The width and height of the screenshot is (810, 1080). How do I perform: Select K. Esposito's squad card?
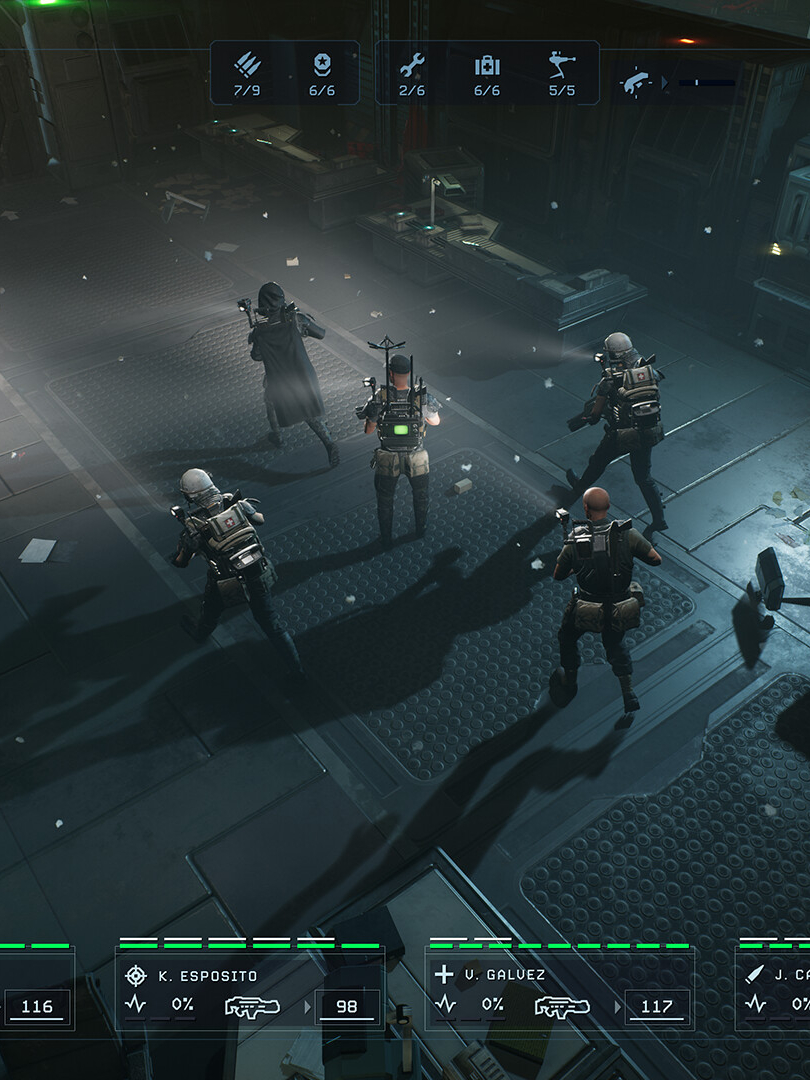click(x=250, y=989)
